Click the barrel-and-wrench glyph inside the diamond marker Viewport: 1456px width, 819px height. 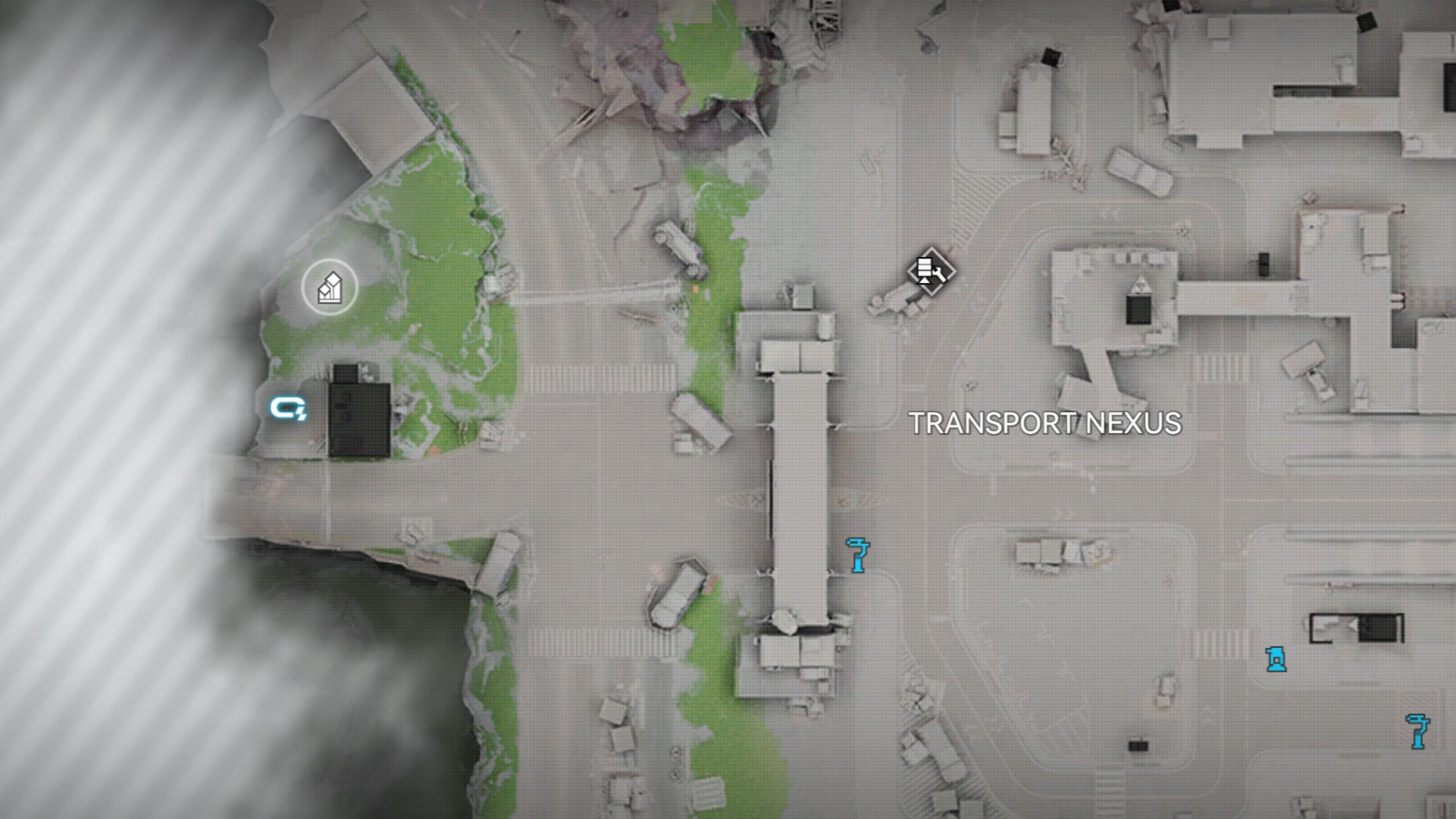click(x=932, y=271)
